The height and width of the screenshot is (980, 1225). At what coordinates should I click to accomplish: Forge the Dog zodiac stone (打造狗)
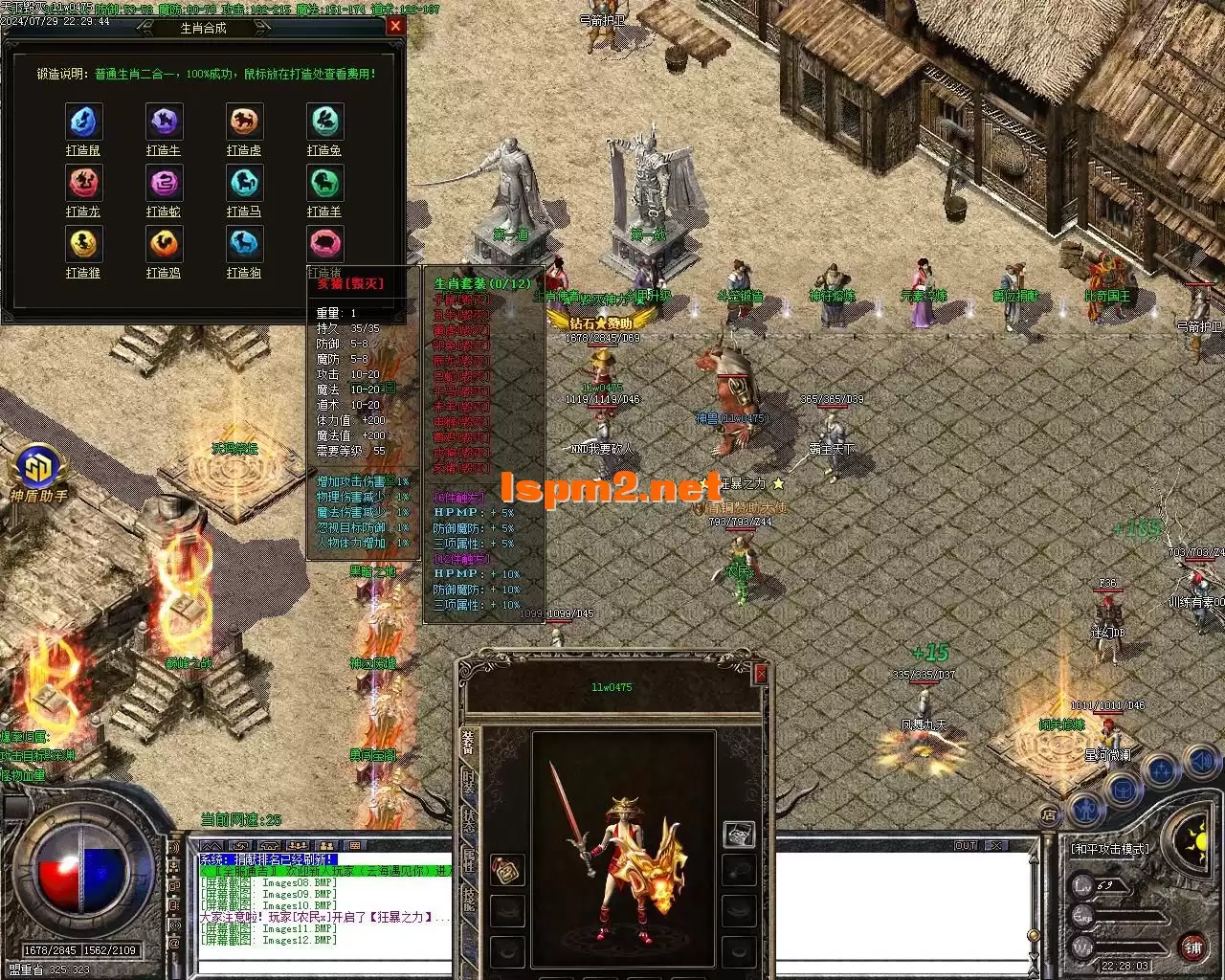coord(244,245)
